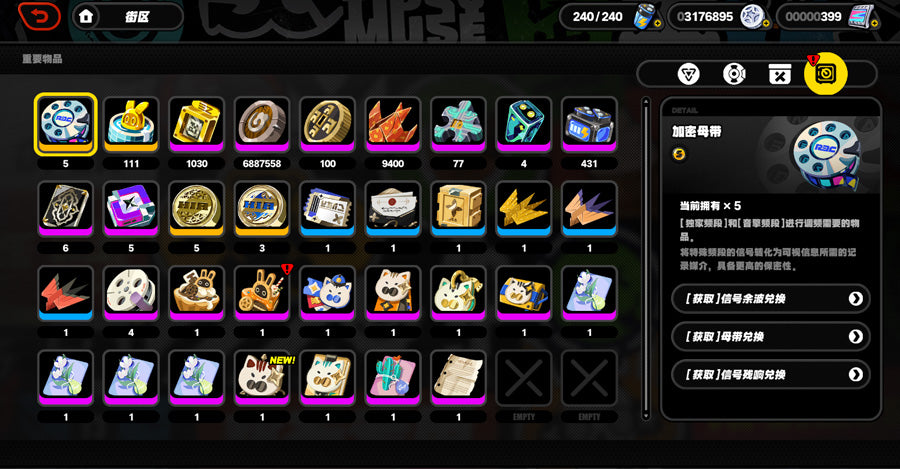
Task: Switch to the drive disc inventory tab
Action: click(x=735, y=74)
